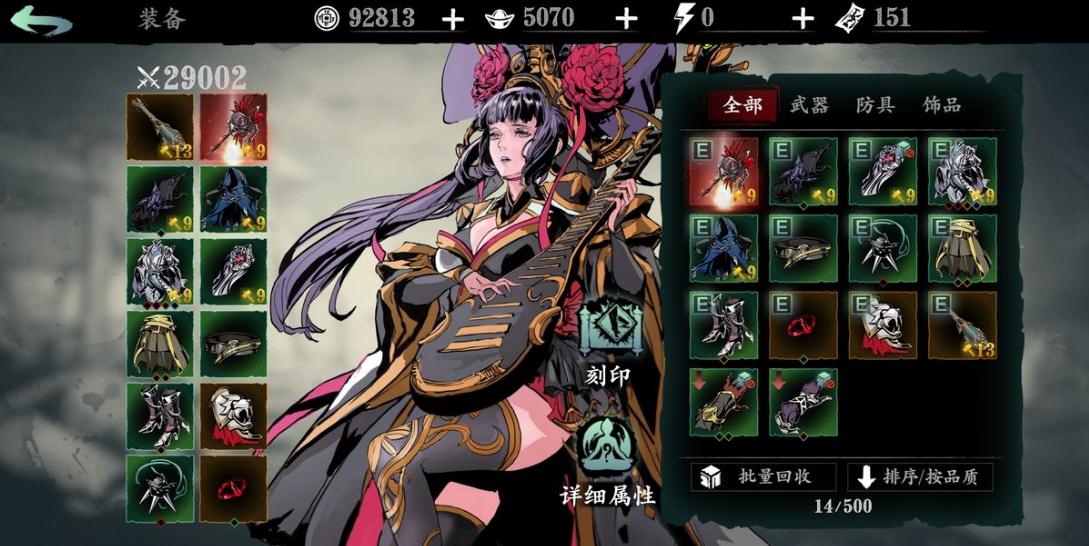Select the equipped blue hooded cloak slot
Viewport: 1089px width, 546px height.
pyautogui.click(x=233, y=199)
